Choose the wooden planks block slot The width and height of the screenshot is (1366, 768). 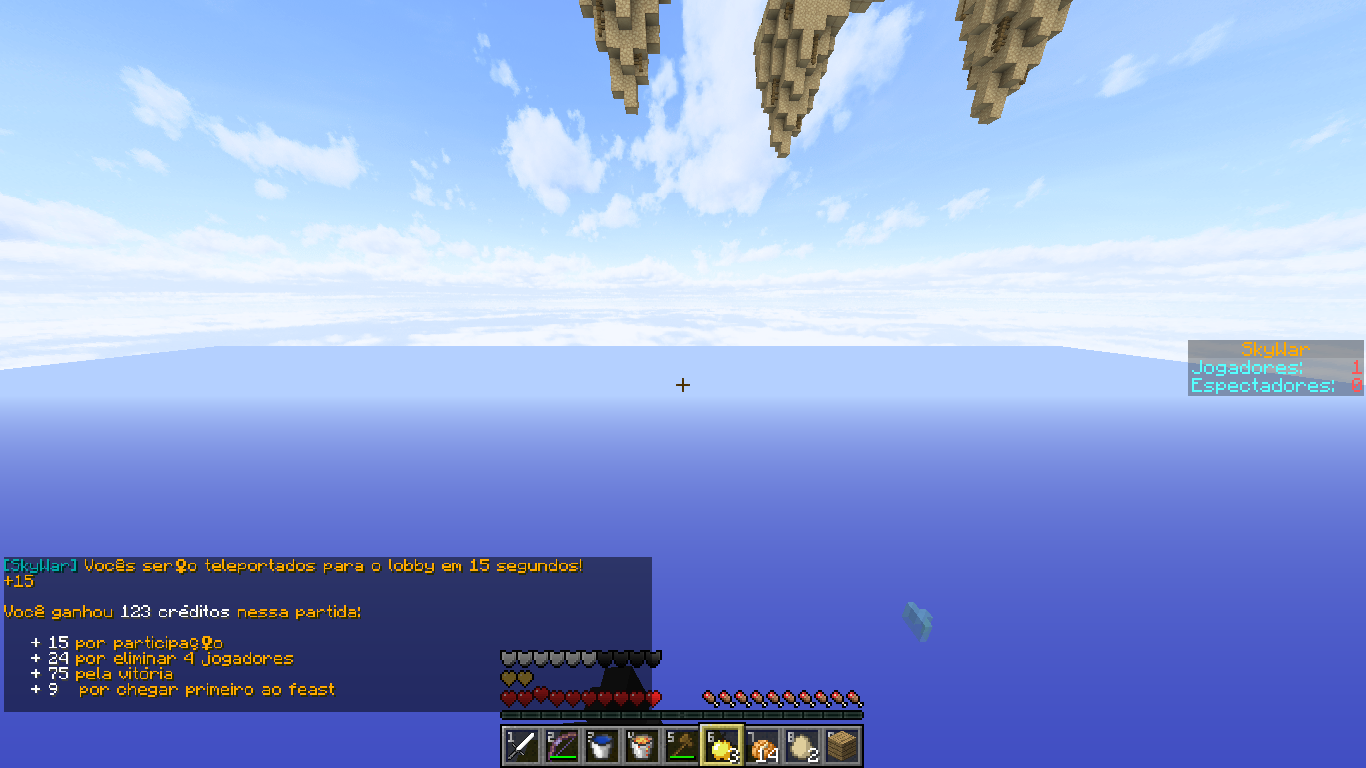[x=842, y=746]
